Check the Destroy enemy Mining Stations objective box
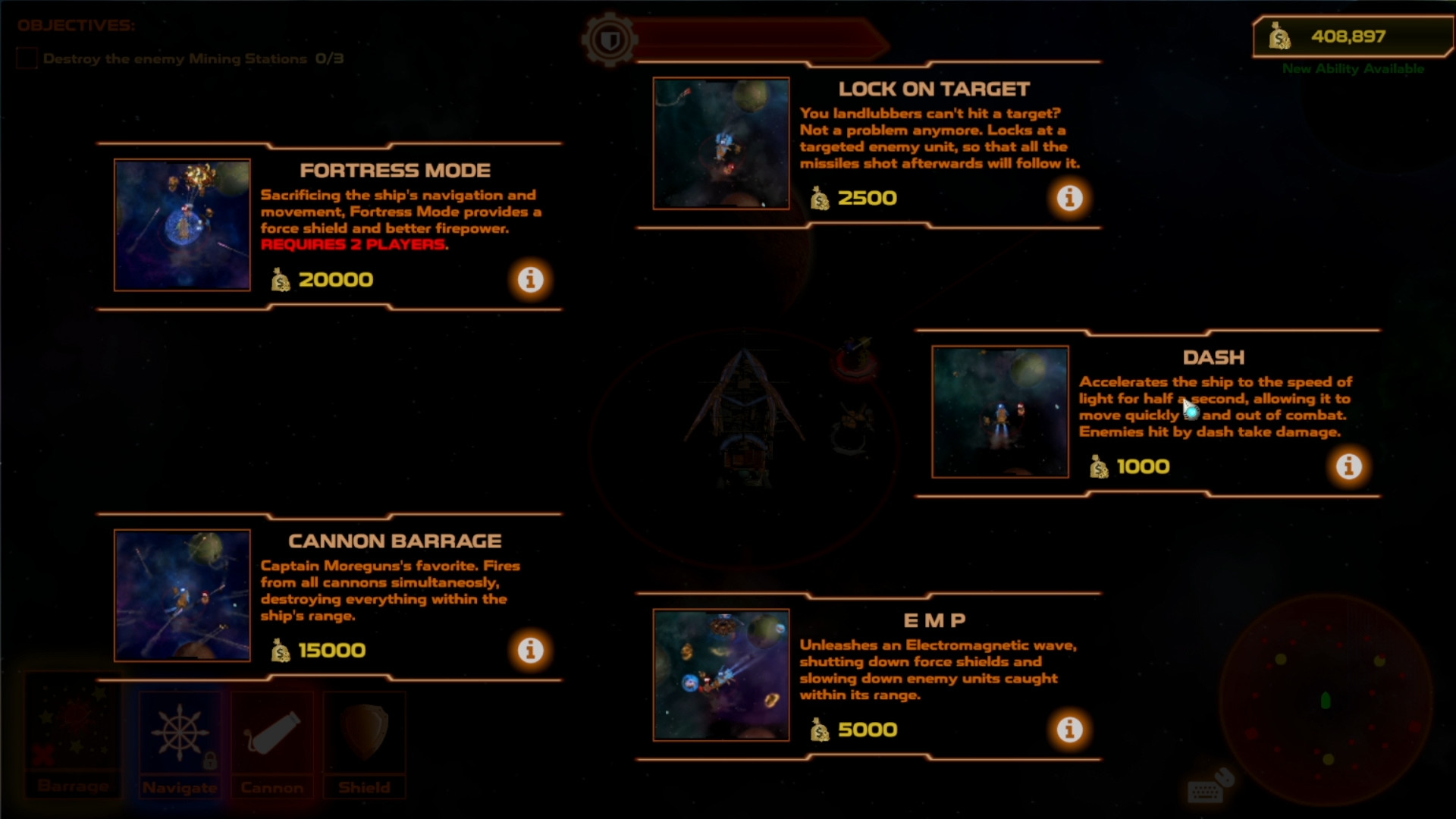1456x819 pixels. (x=27, y=58)
